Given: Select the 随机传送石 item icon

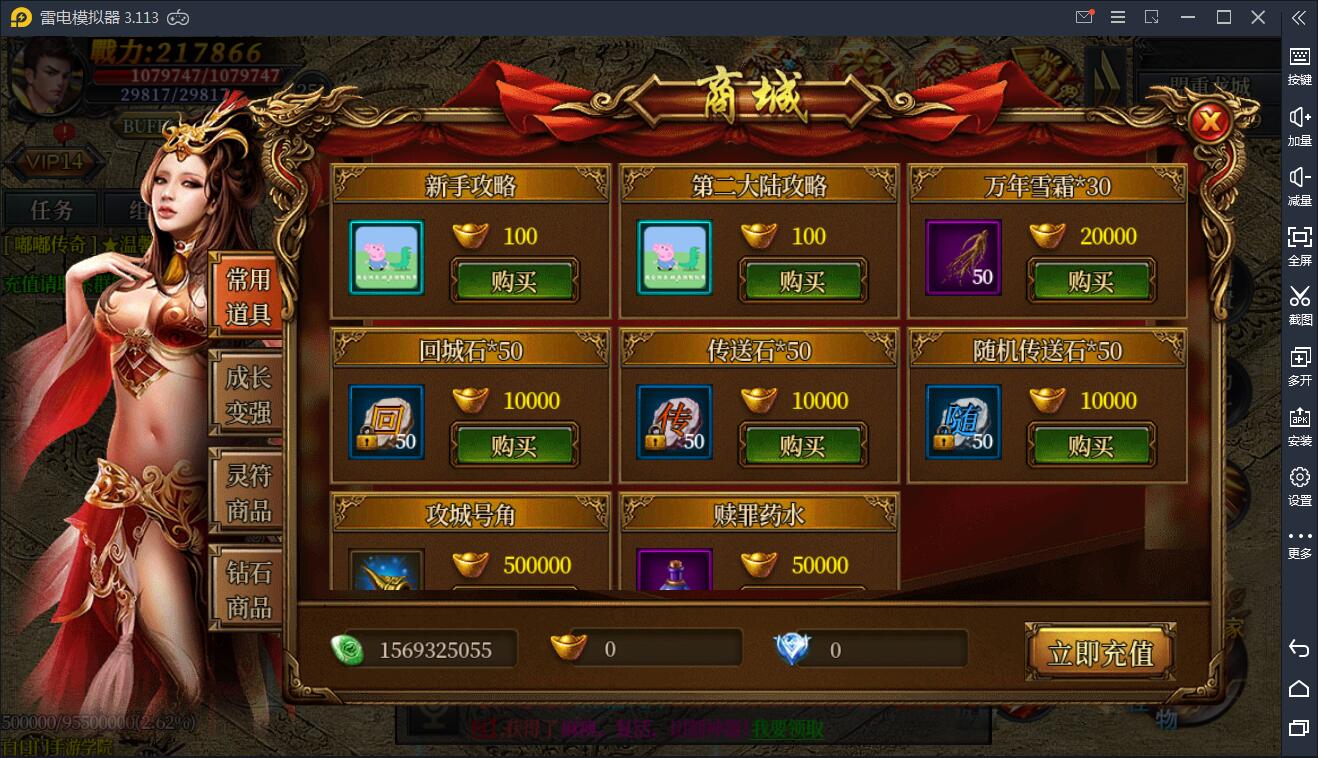Looking at the screenshot, I should [963, 422].
